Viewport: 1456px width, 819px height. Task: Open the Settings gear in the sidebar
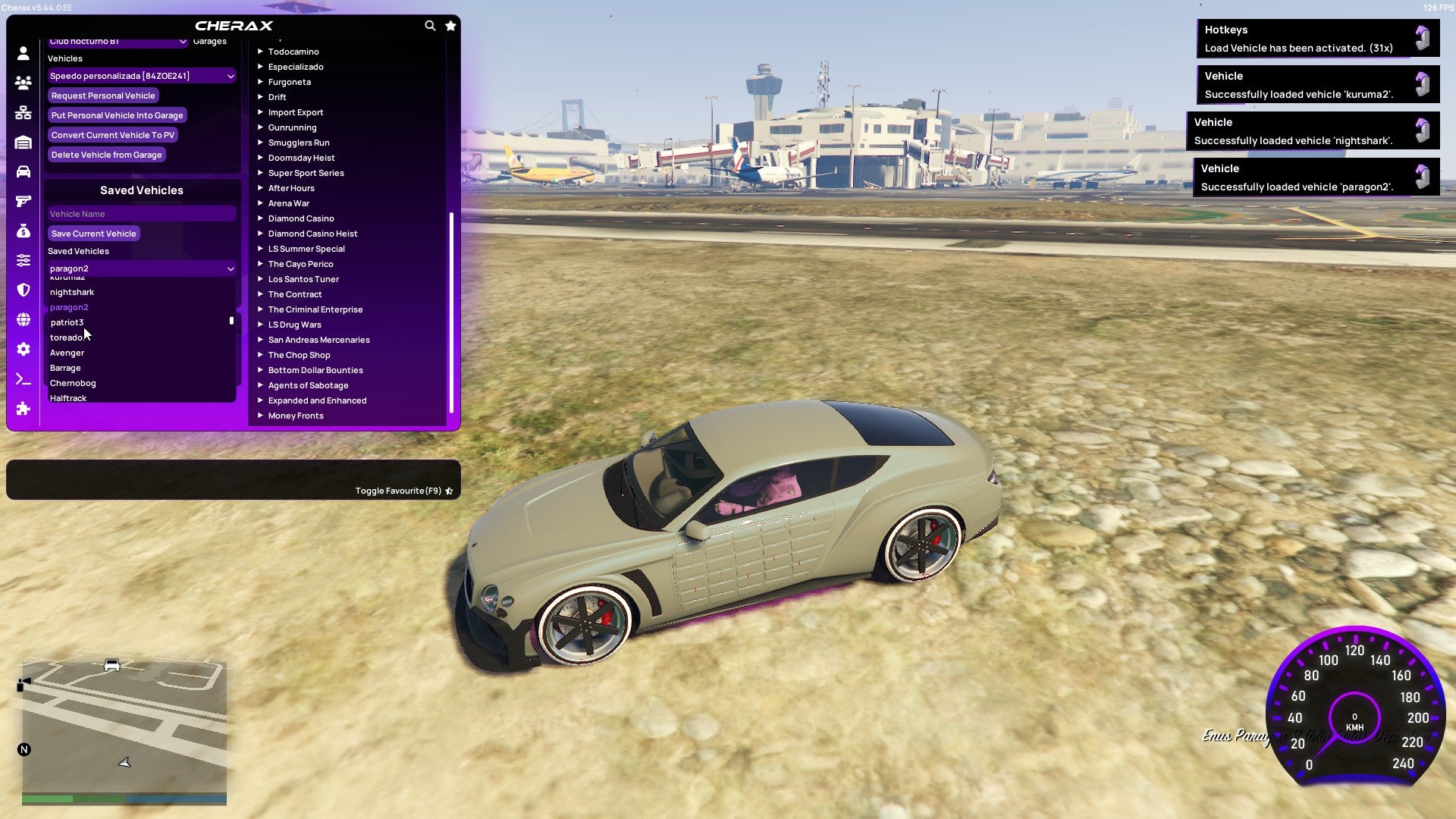pyautogui.click(x=23, y=350)
